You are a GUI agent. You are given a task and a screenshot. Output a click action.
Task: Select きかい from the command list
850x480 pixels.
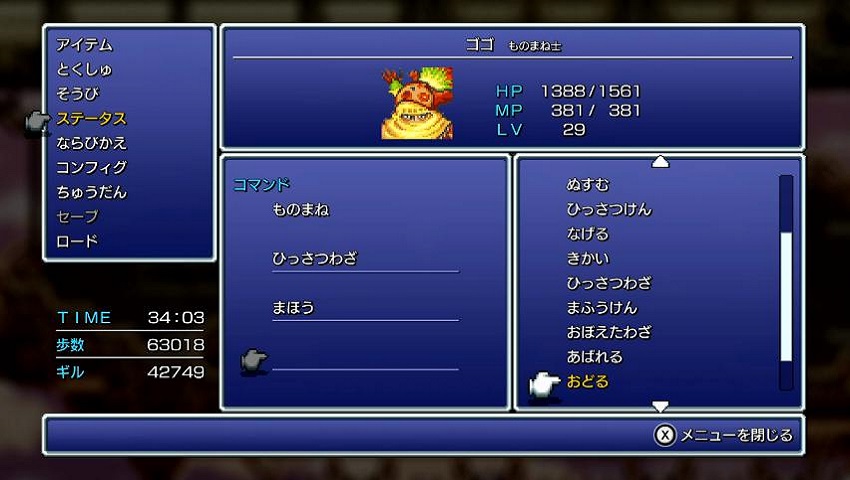pyautogui.click(x=588, y=258)
